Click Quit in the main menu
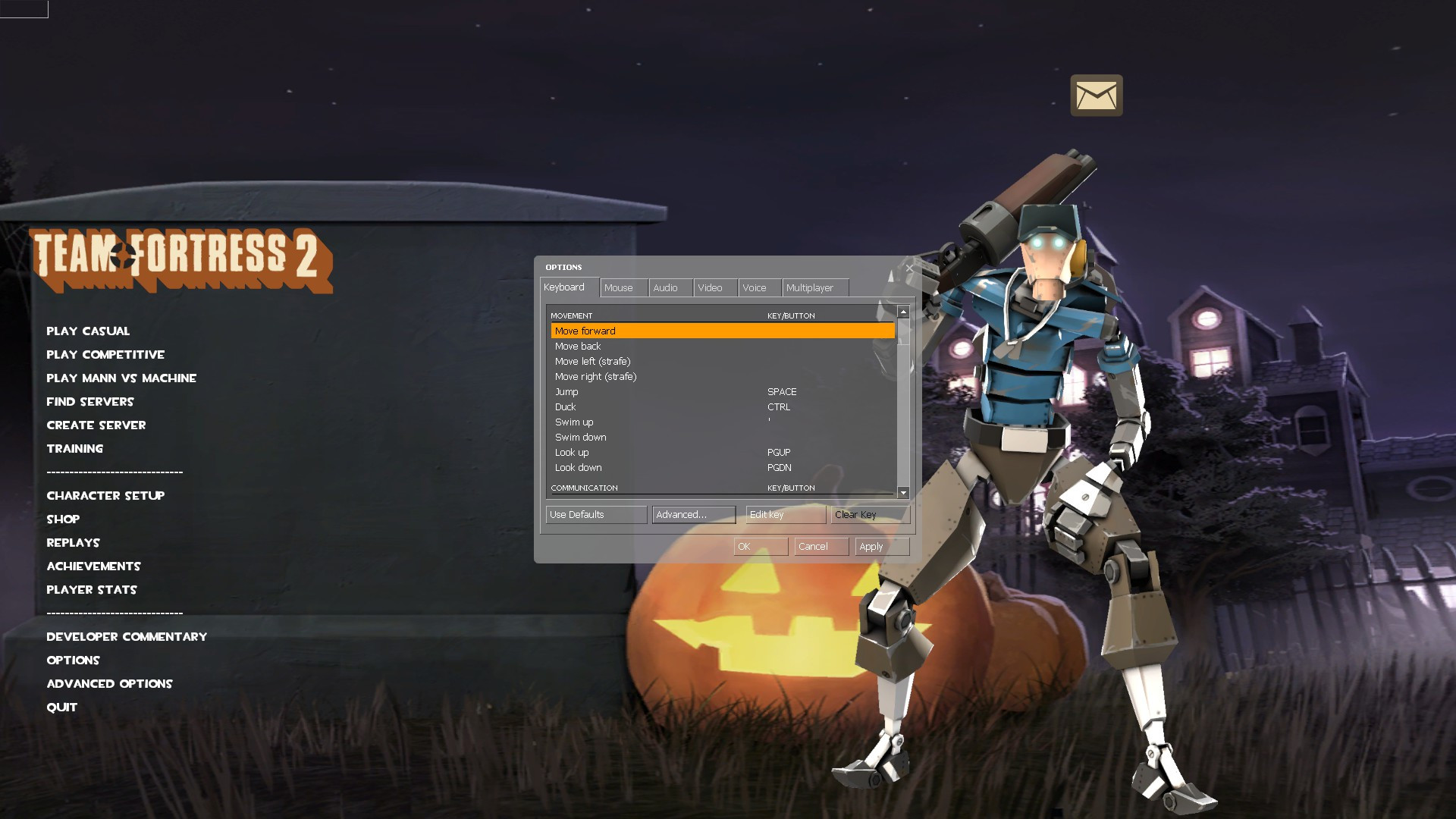This screenshot has height=819, width=1456. pyautogui.click(x=61, y=707)
